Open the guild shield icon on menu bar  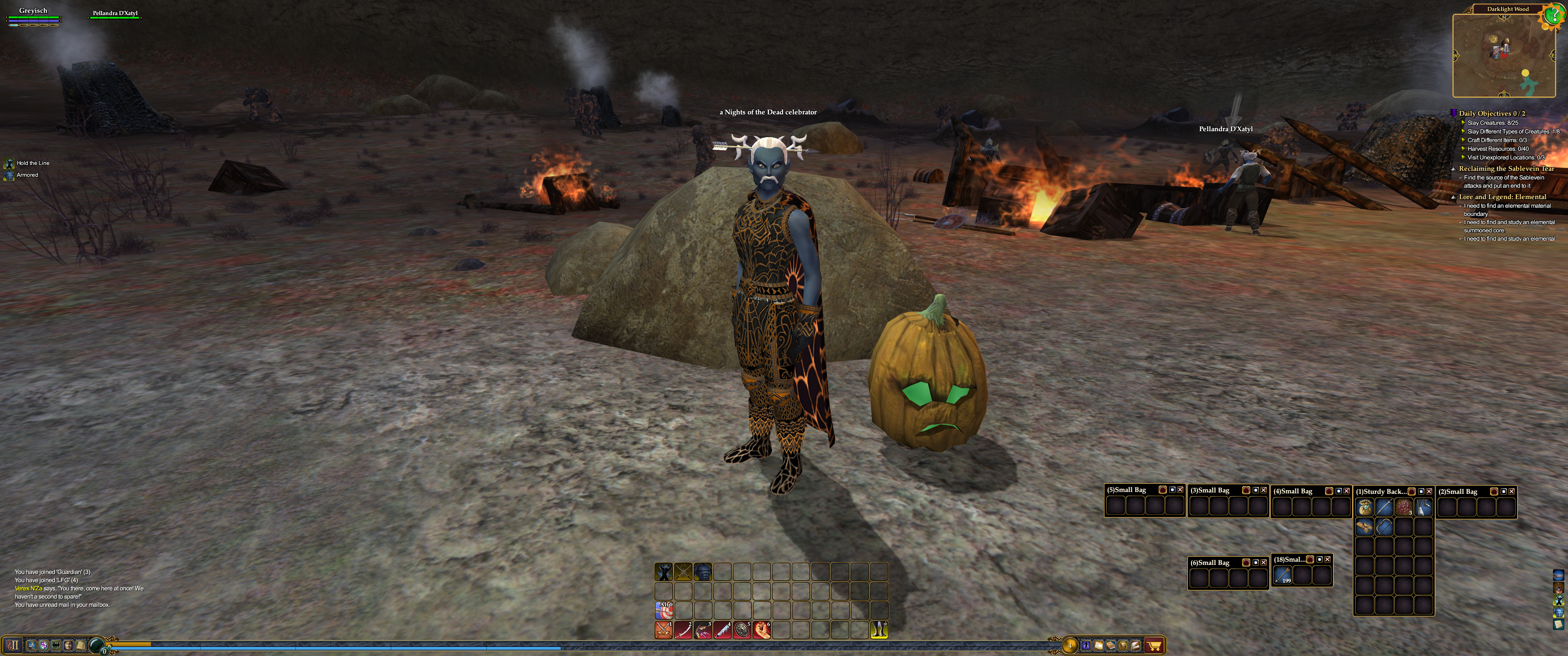[x=43, y=645]
